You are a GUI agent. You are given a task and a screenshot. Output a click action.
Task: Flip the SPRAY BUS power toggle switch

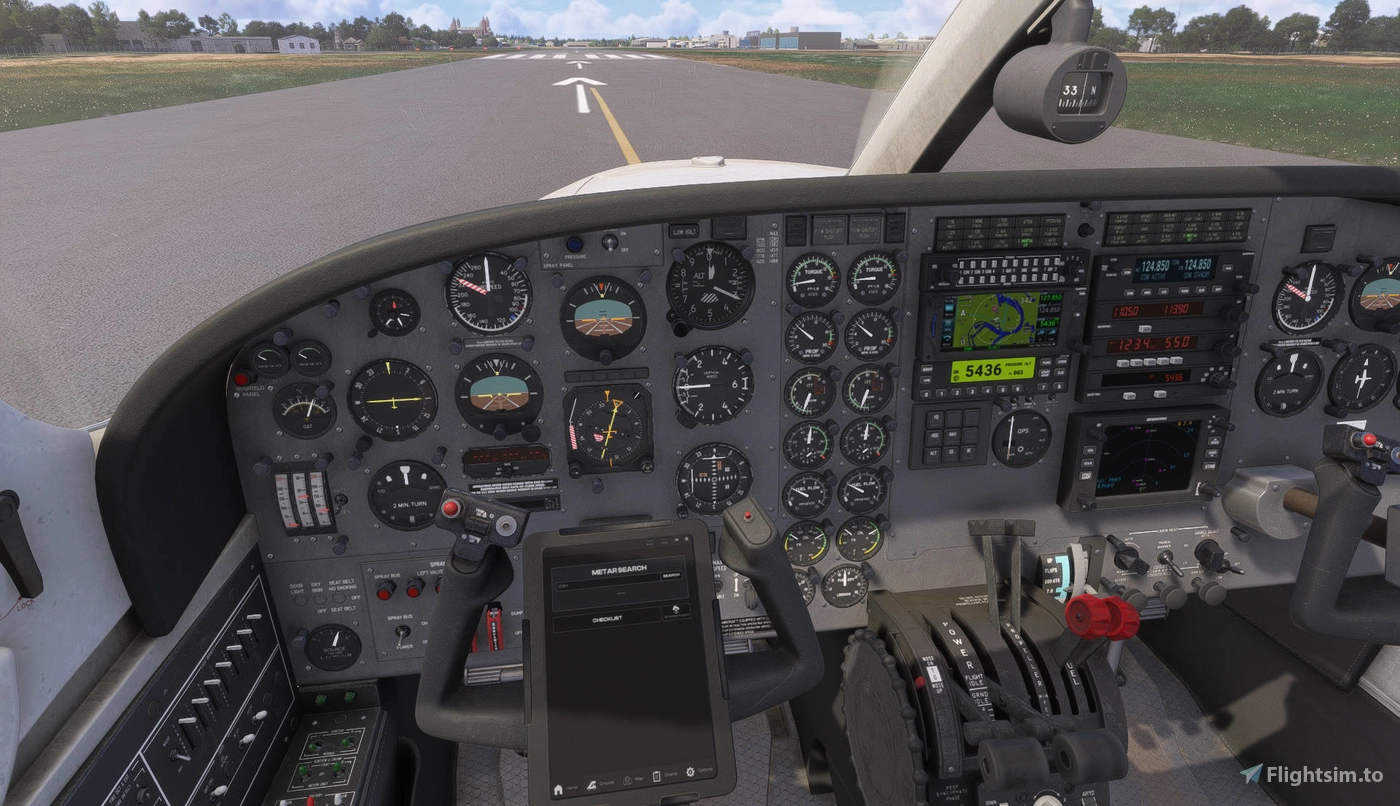point(402,634)
